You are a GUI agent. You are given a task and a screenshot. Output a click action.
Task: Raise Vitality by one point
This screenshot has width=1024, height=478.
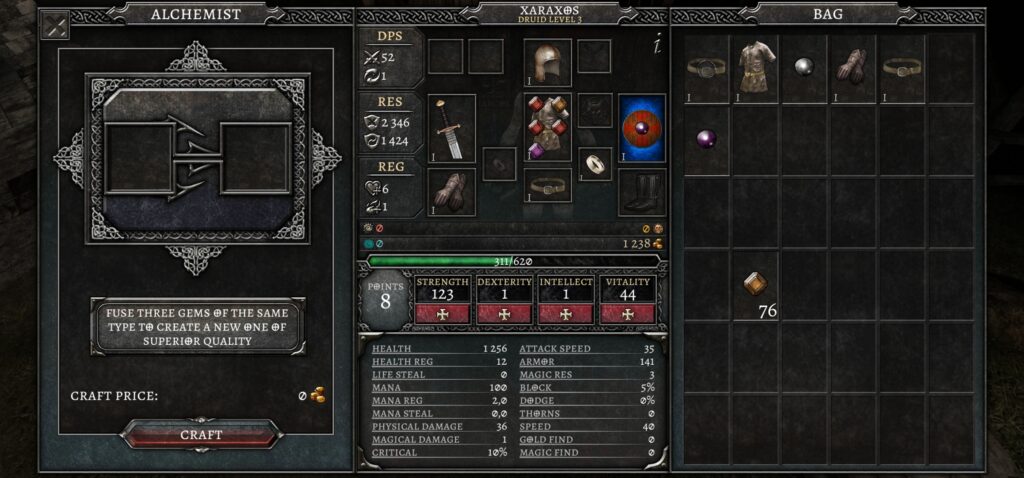click(x=628, y=314)
